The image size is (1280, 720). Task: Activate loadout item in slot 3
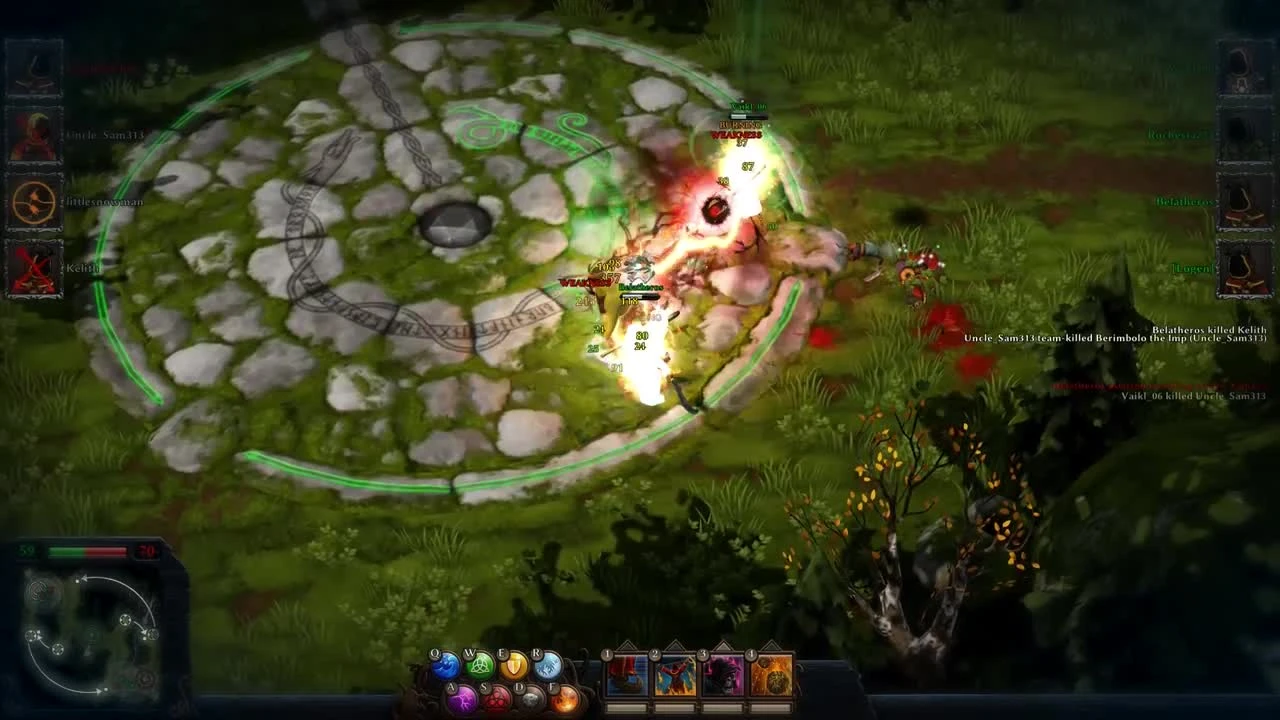(x=725, y=674)
